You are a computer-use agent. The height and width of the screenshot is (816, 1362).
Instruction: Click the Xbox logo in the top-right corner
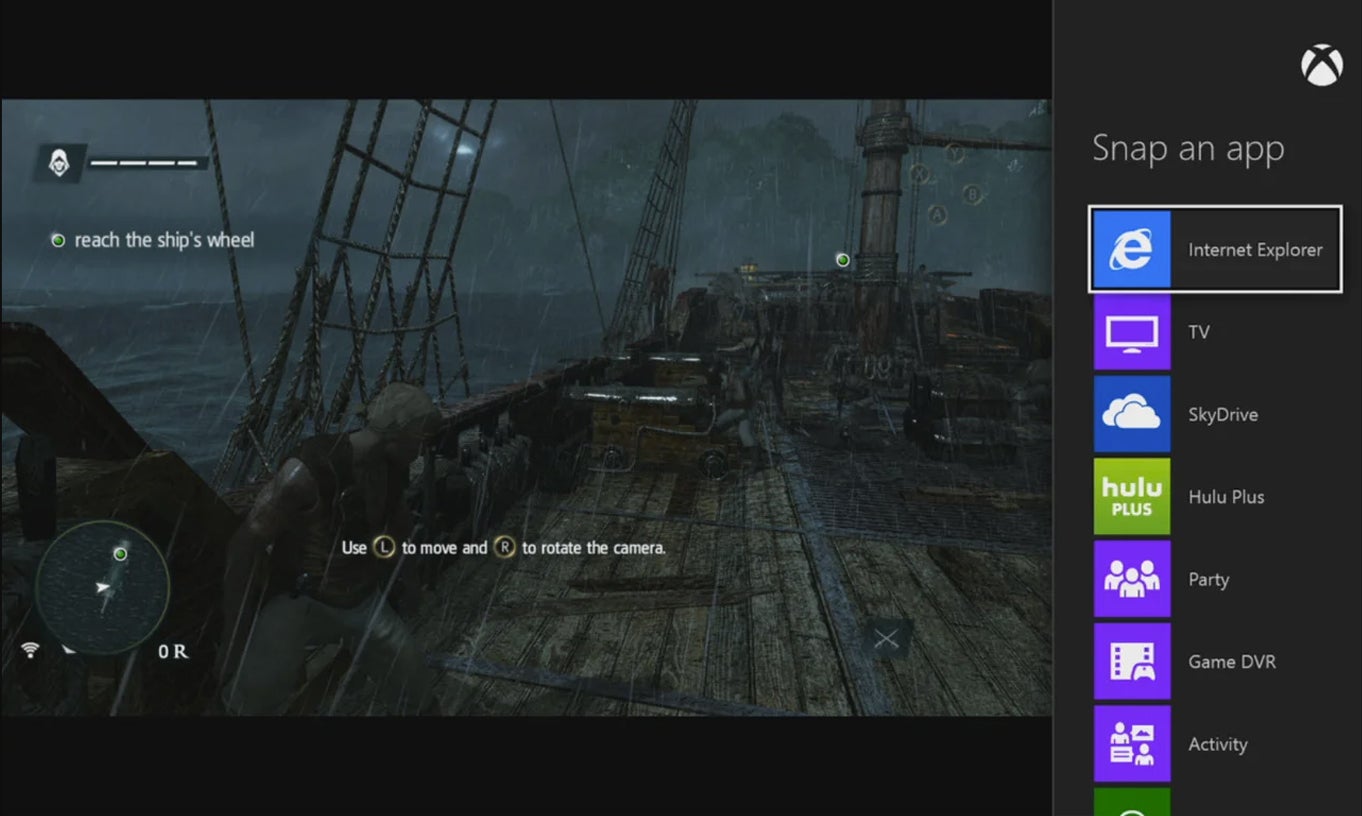click(x=1322, y=64)
